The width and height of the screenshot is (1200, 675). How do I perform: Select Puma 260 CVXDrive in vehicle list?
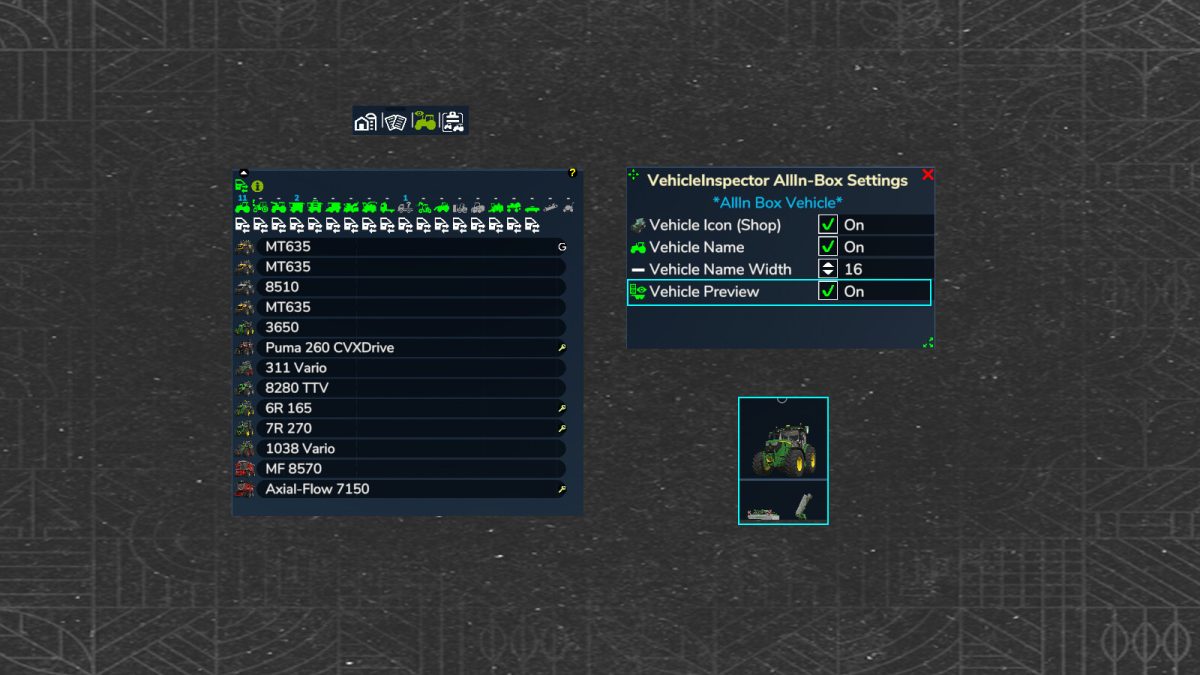click(410, 348)
